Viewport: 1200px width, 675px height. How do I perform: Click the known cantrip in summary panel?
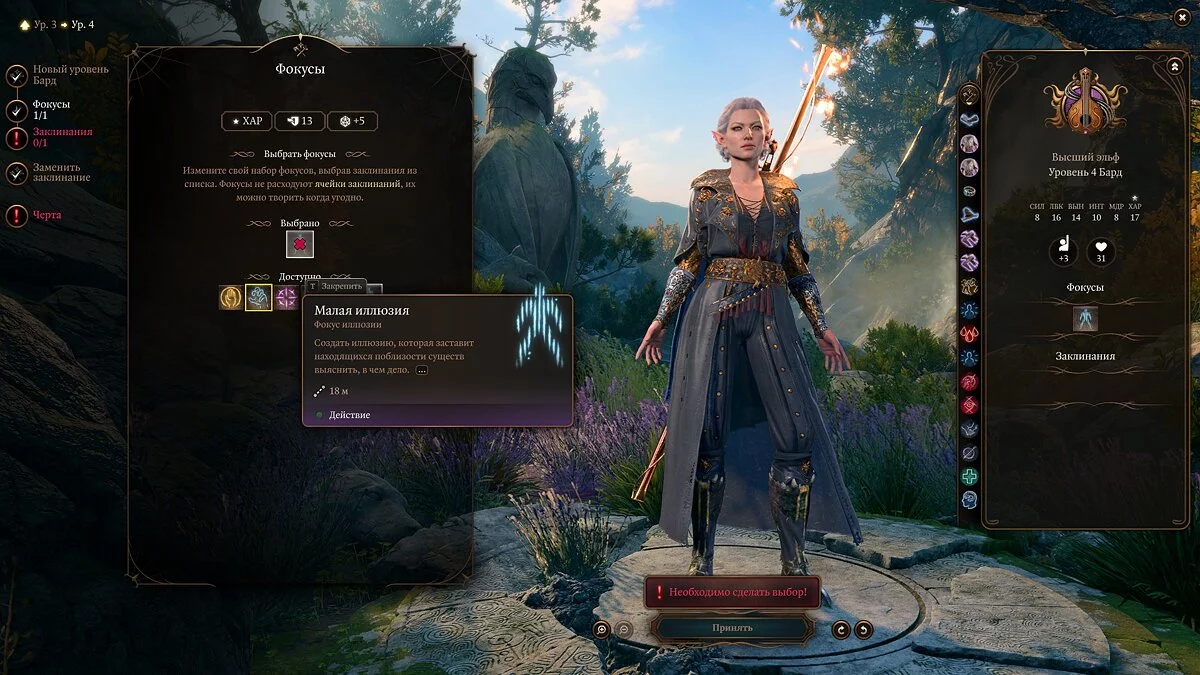[x=1085, y=319]
